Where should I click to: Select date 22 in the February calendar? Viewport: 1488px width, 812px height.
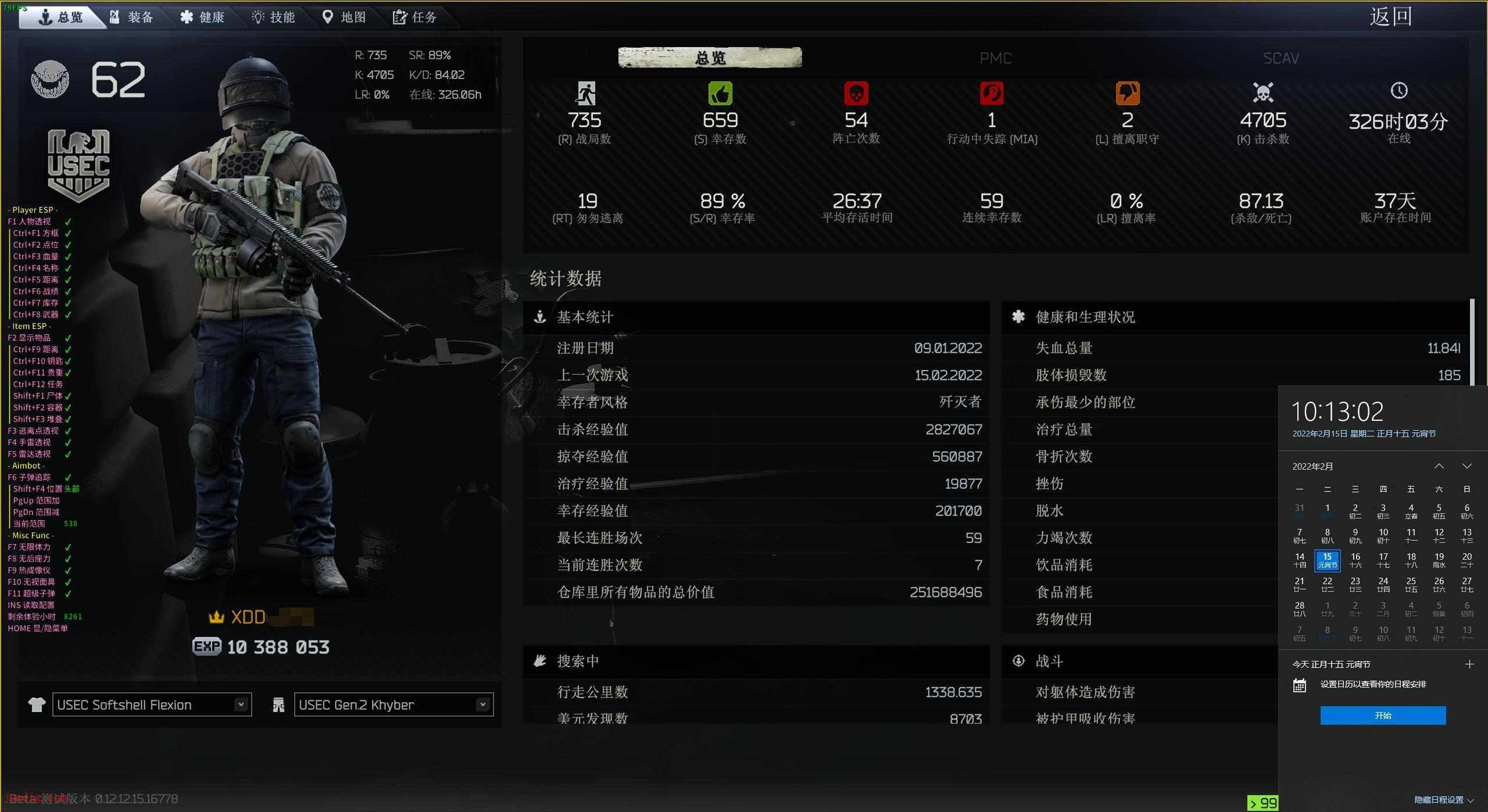[1327, 584]
